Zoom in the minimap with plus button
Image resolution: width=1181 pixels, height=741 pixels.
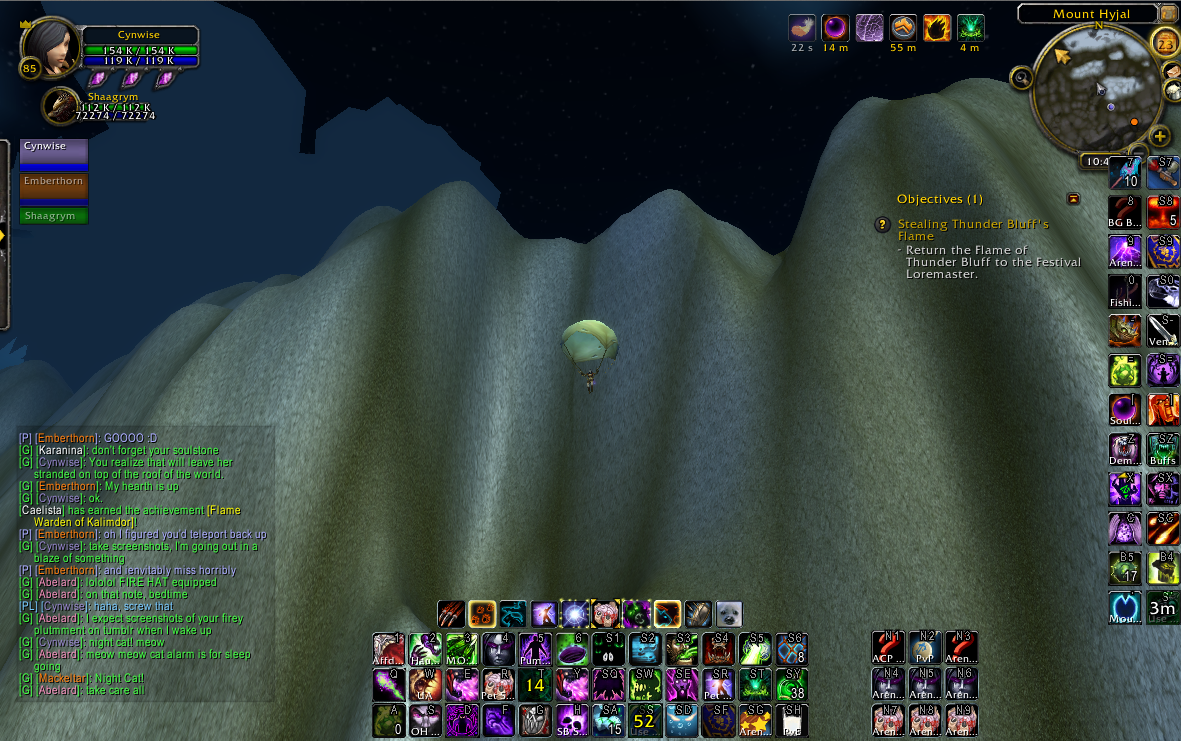click(x=1160, y=136)
